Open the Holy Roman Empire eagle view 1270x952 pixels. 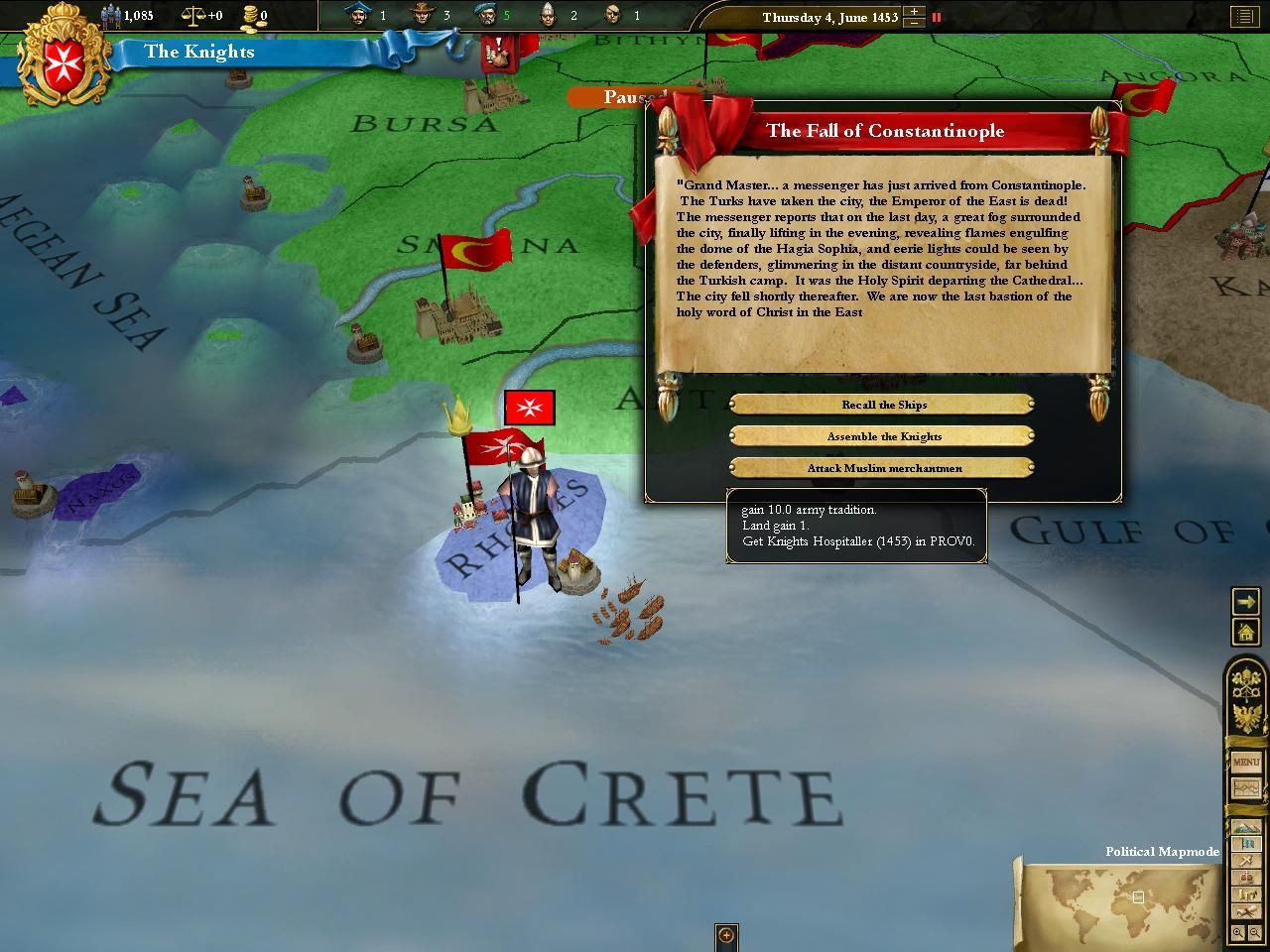click(x=1245, y=716)
